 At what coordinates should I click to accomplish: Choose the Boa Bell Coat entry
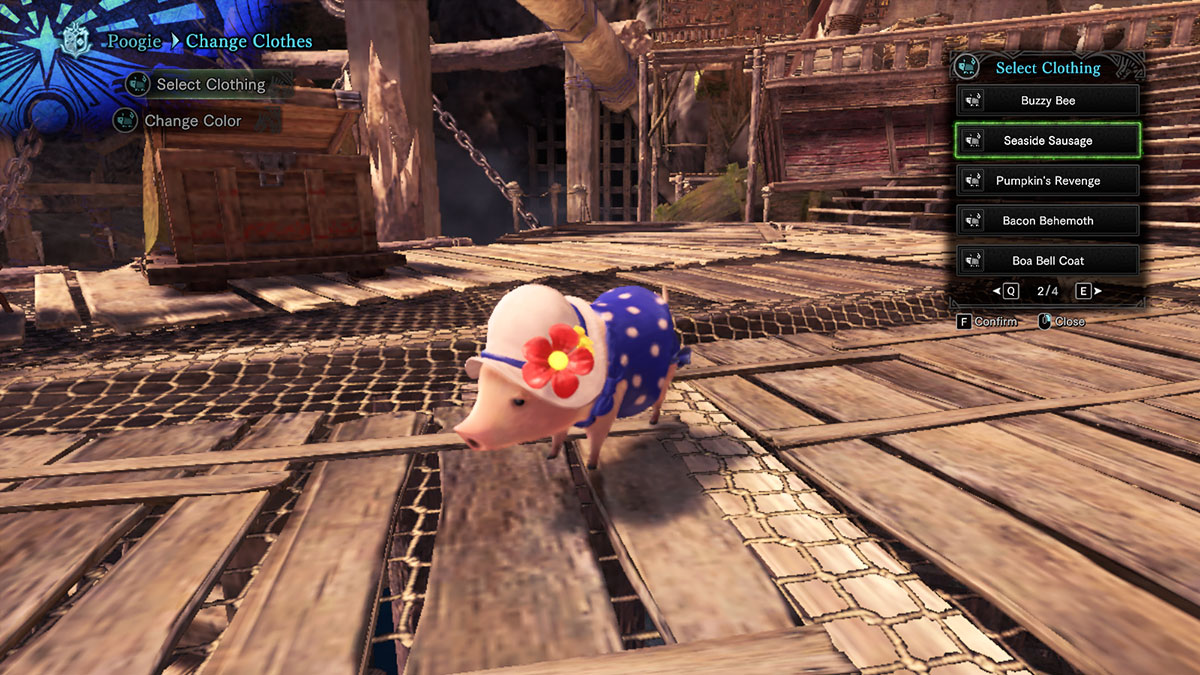click(1047, 261)
